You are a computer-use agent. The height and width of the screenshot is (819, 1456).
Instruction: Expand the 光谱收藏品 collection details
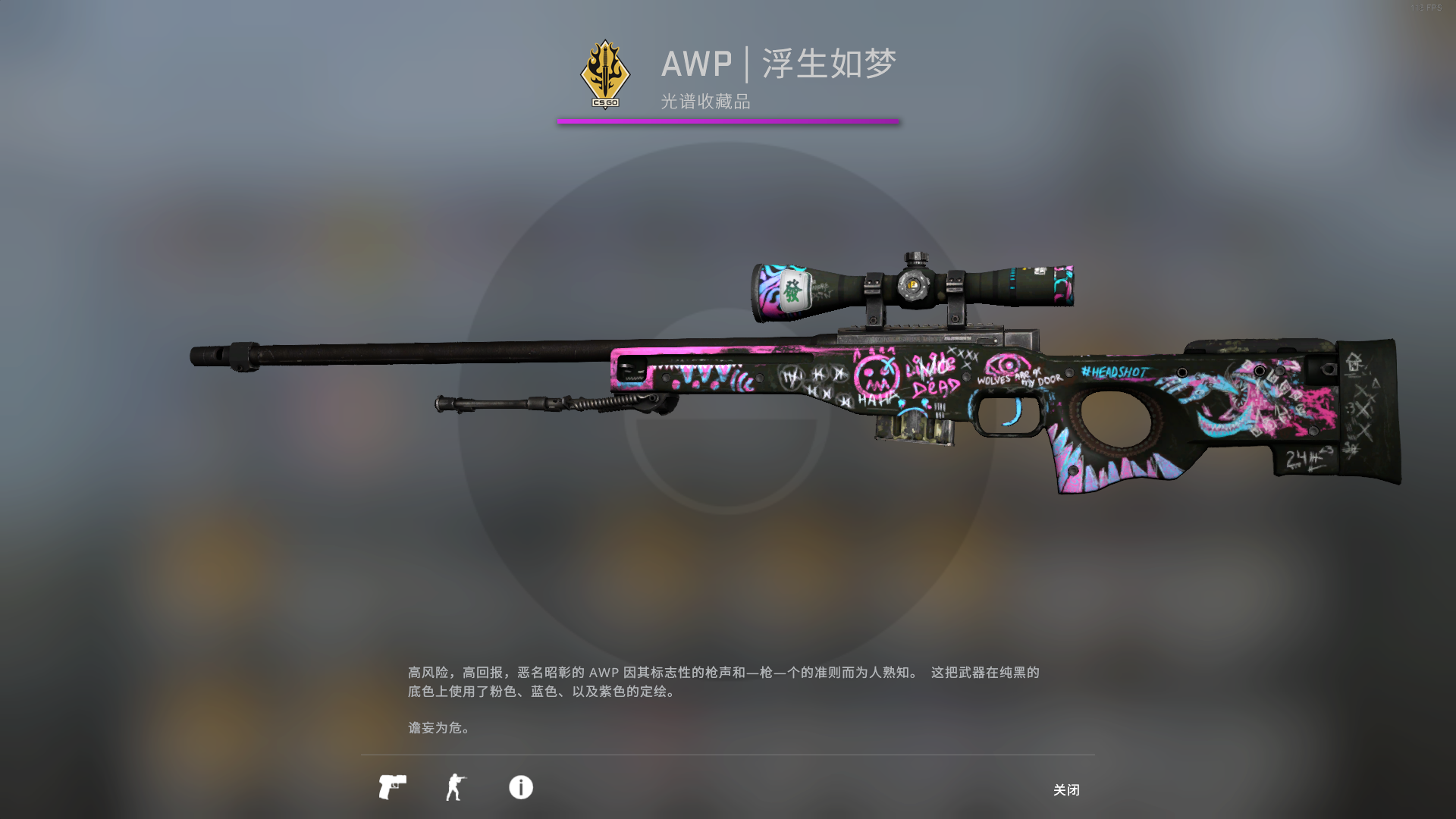704,103
